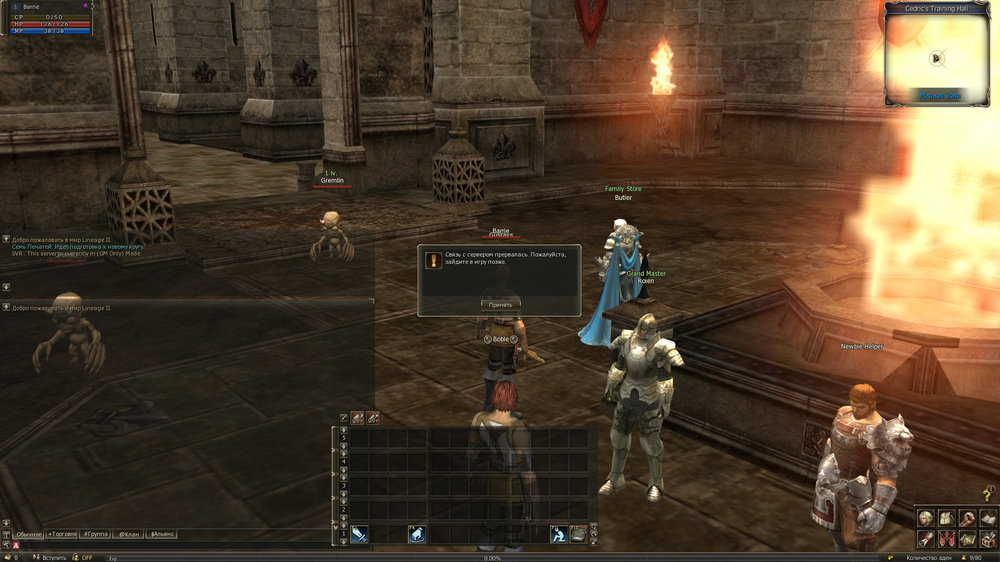Open the $Альянс alliance chat tab

point(162,535)
